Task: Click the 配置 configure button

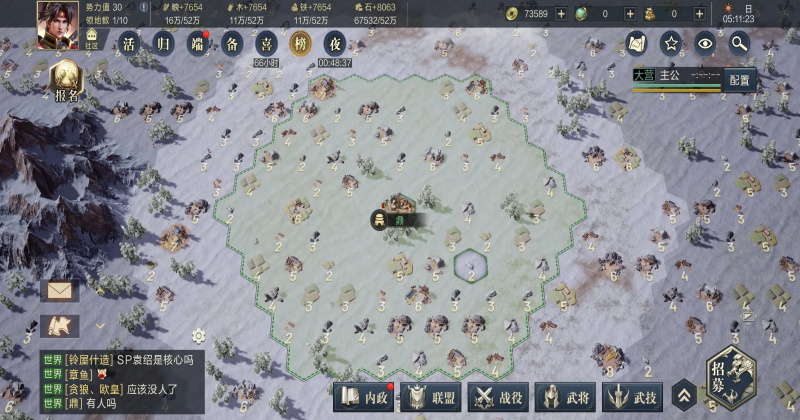Action: [x=739, y=80]
